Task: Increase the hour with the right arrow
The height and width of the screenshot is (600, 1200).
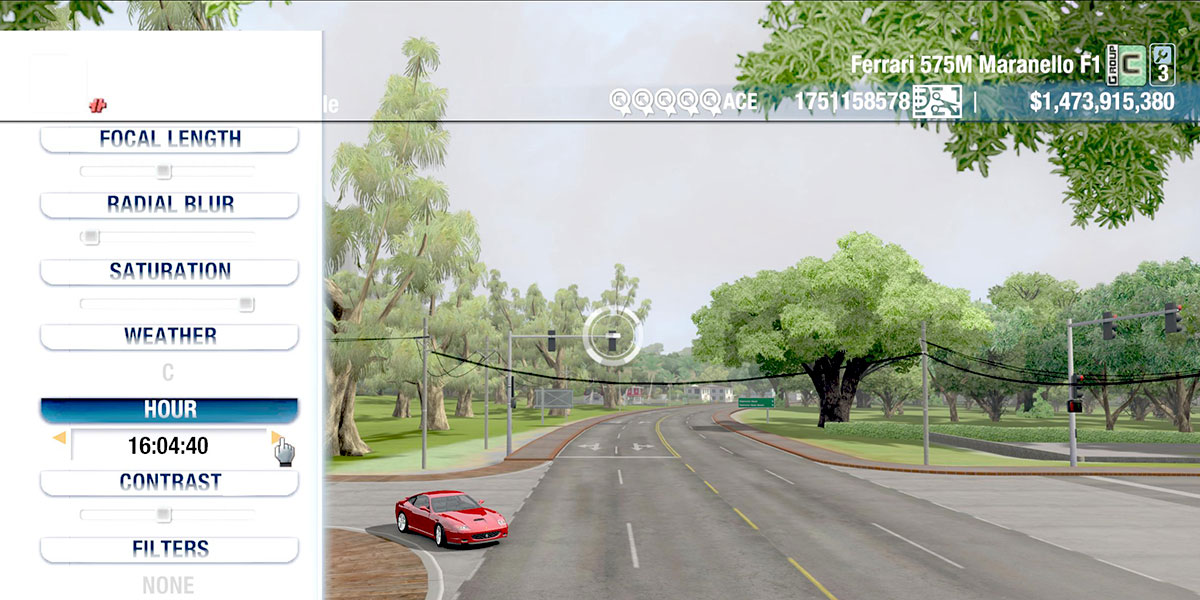Action: (x=276, y=438)
